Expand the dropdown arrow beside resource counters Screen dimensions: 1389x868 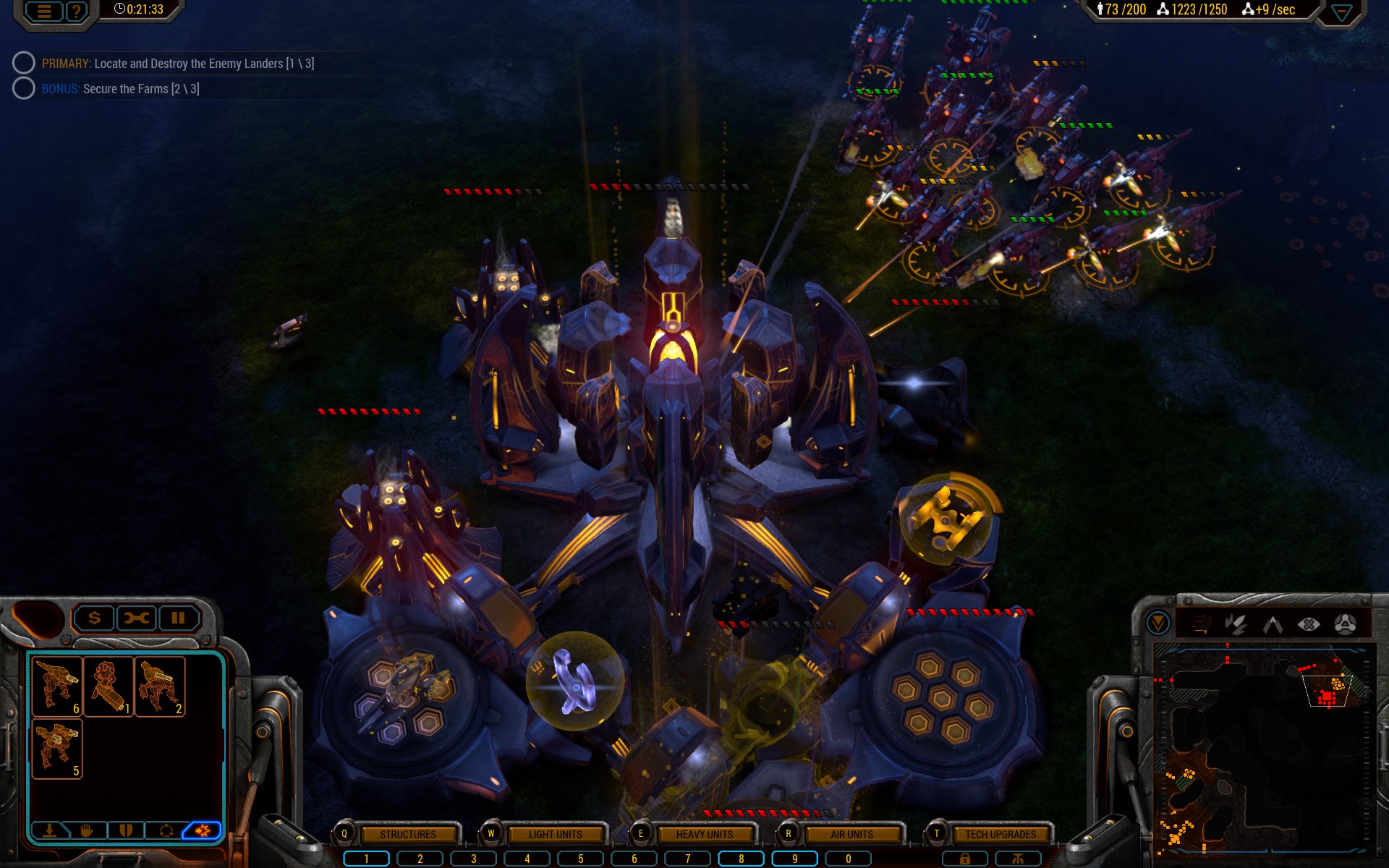tap(1341, 12)
